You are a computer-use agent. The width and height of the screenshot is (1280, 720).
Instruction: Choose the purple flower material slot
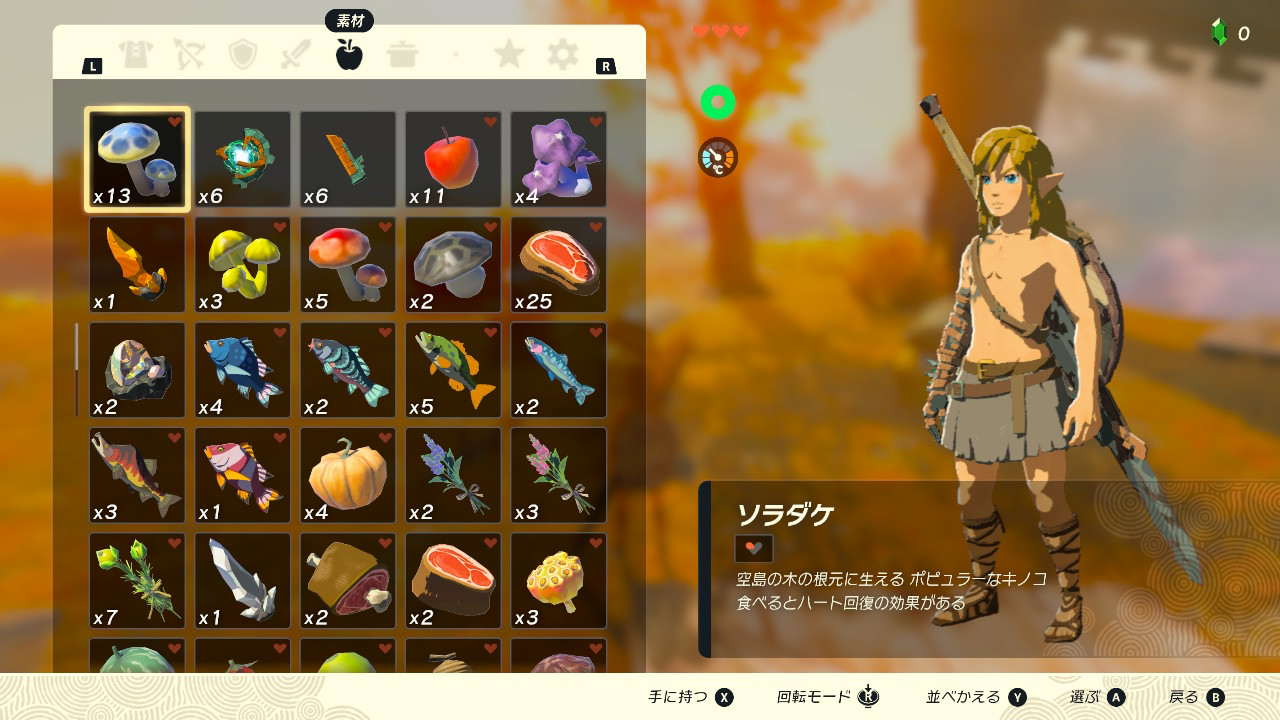558,159
